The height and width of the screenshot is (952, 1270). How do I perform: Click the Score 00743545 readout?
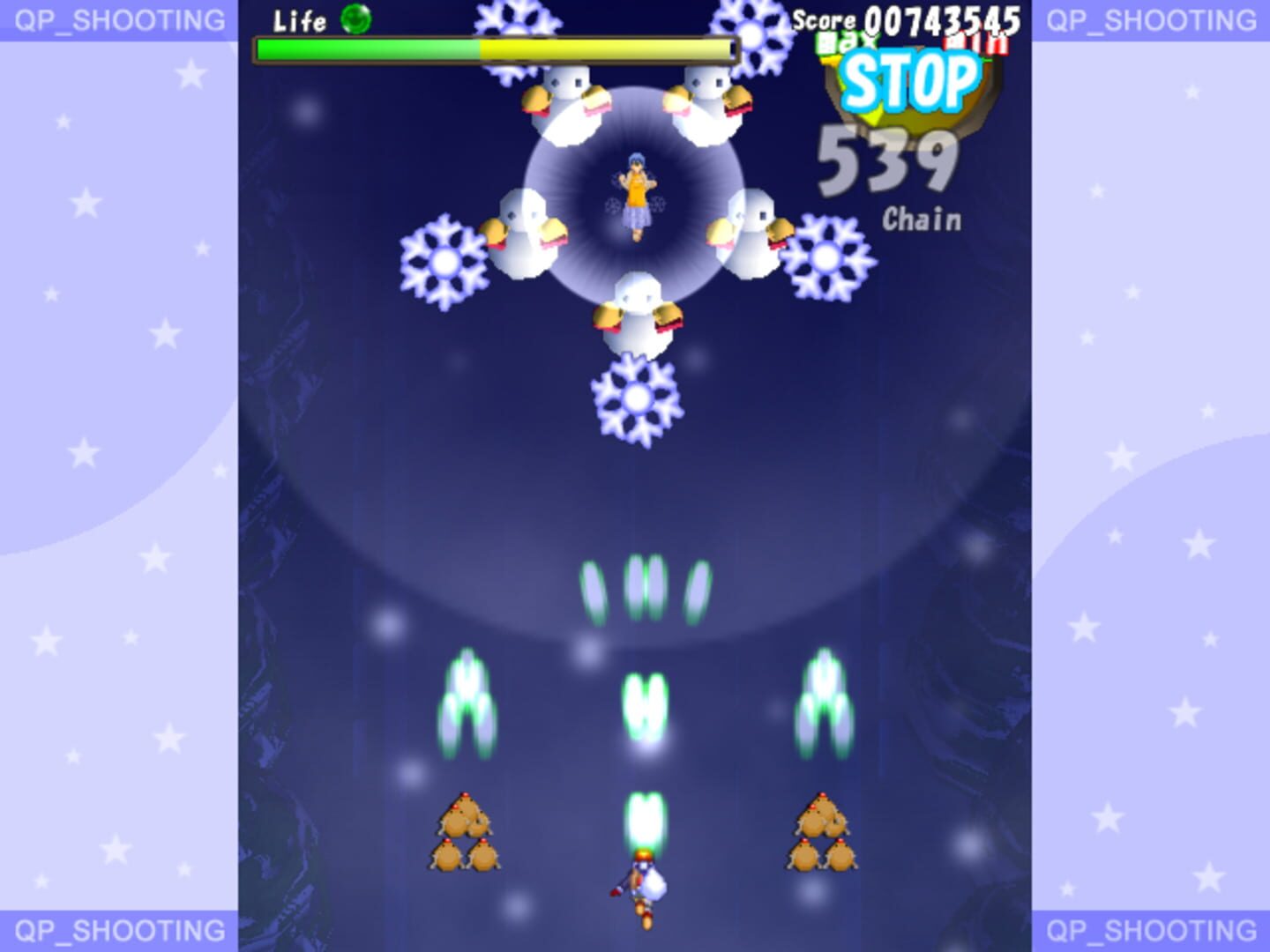(x=908, y=16)
